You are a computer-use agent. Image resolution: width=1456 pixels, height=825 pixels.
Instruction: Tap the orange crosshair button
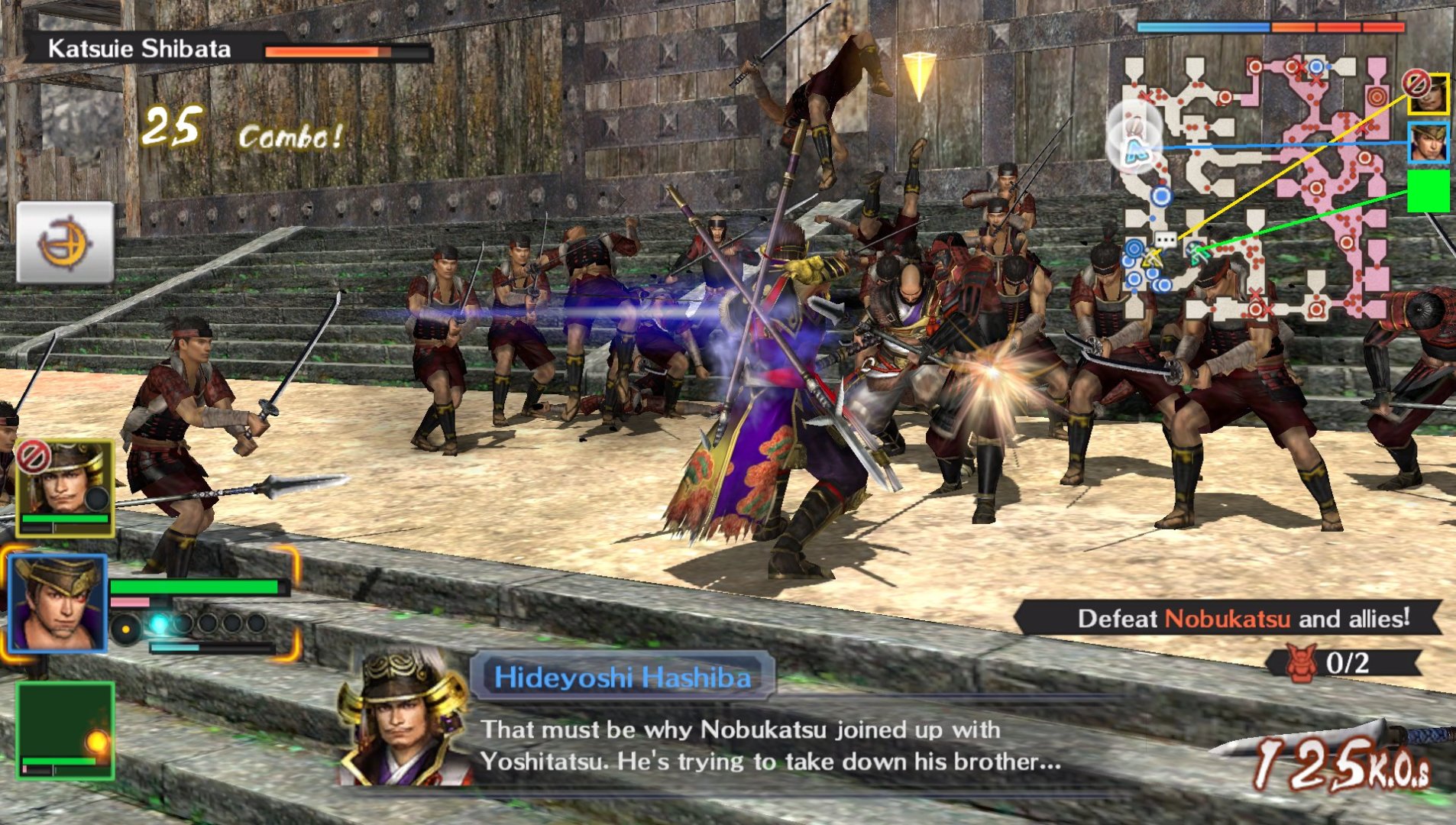pyautogui.click(x=65, y=243)
